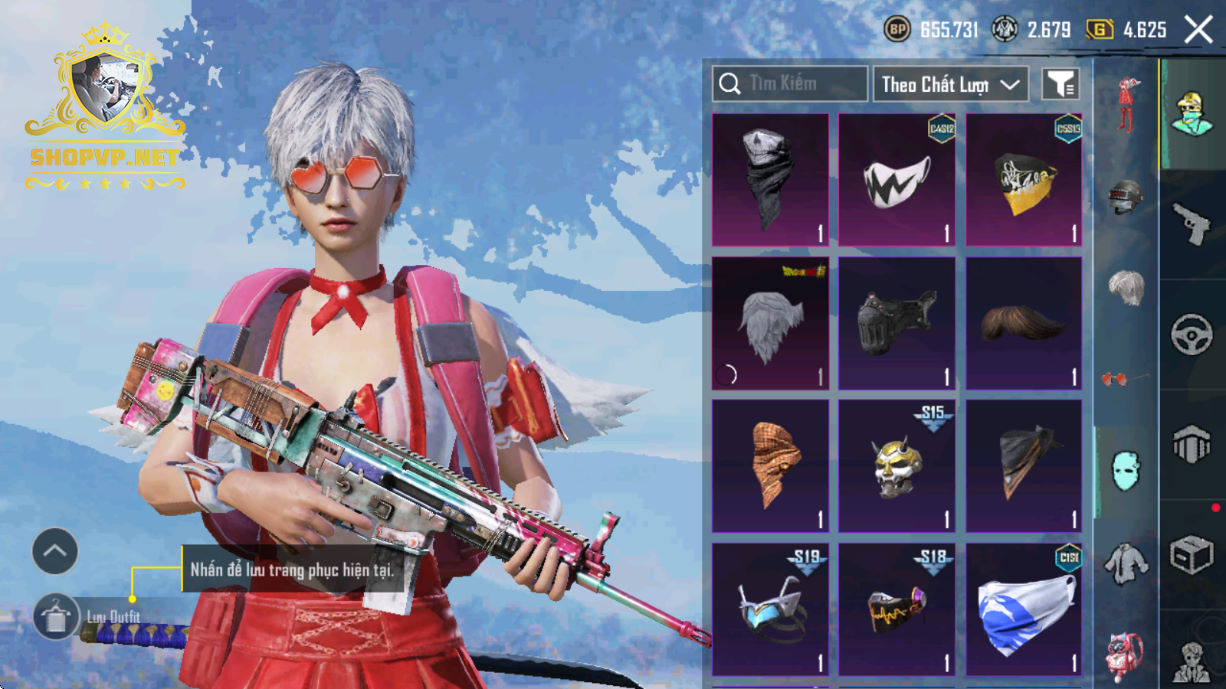Select the skull bandana mask item

770,180
